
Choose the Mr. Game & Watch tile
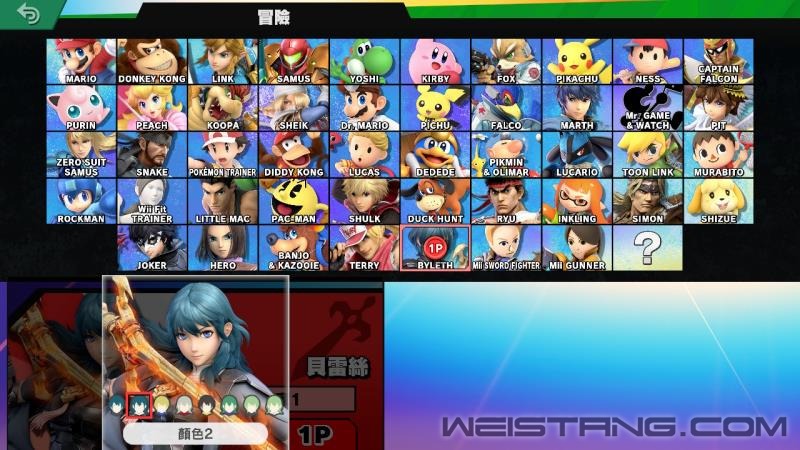tap(648, 108)
